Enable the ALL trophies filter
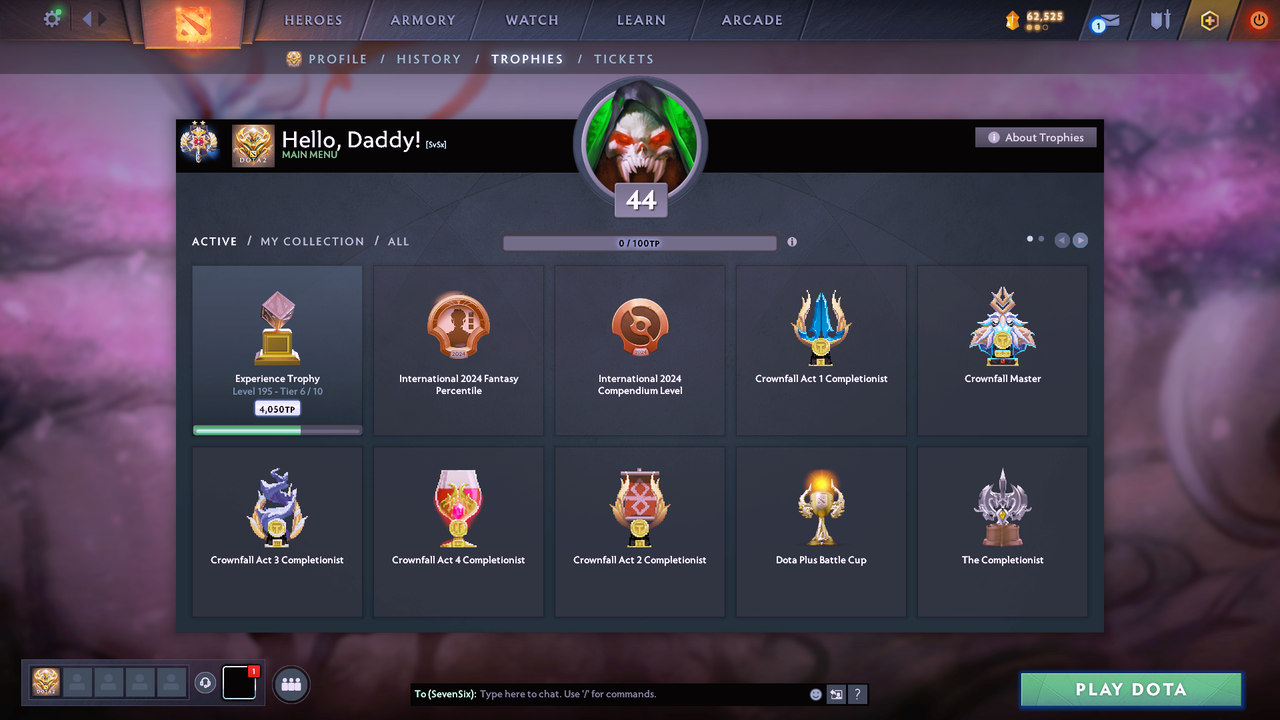1280x720 pixels. click(398, 241)
